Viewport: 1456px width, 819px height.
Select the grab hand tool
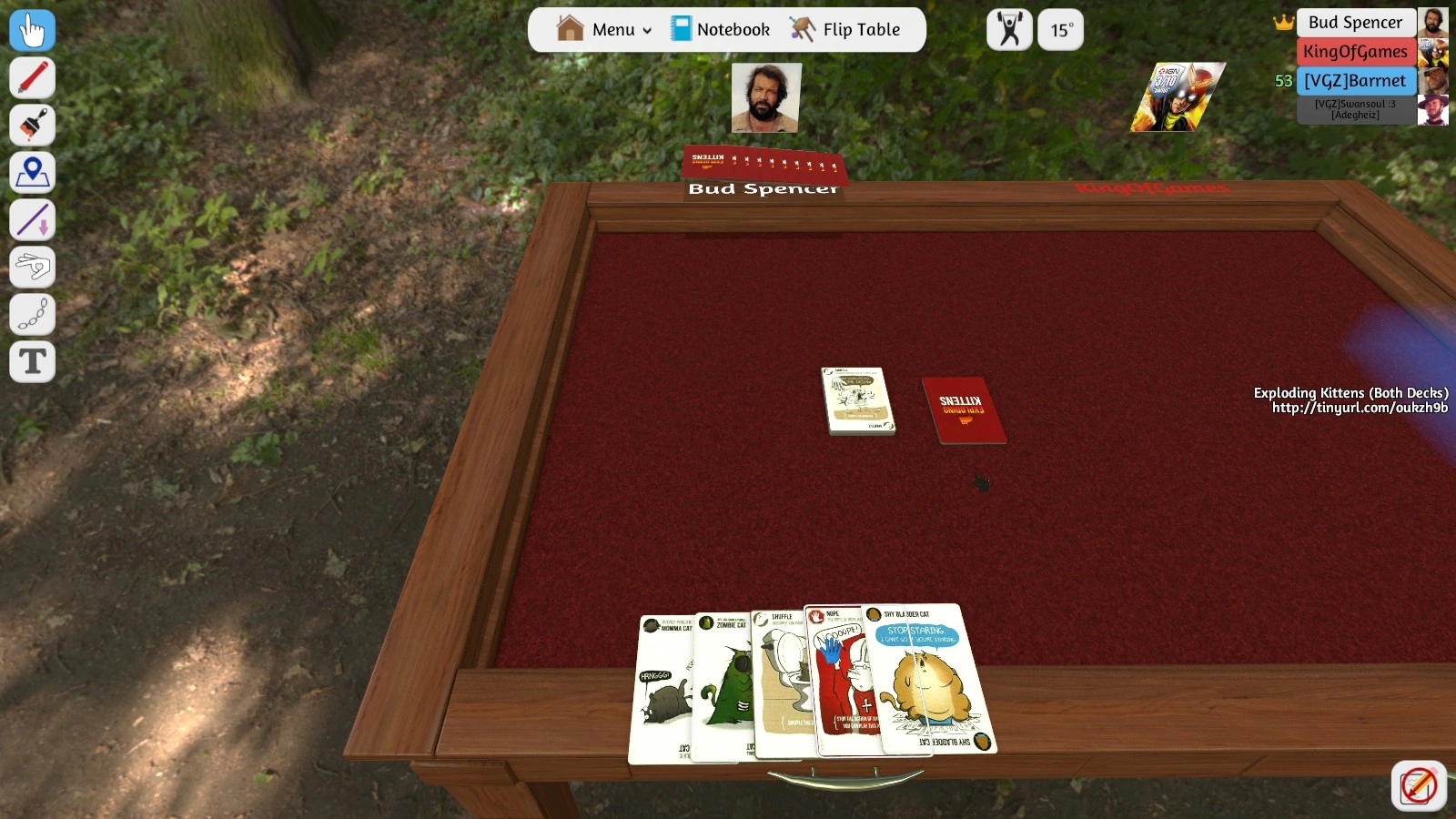(32, 31)
